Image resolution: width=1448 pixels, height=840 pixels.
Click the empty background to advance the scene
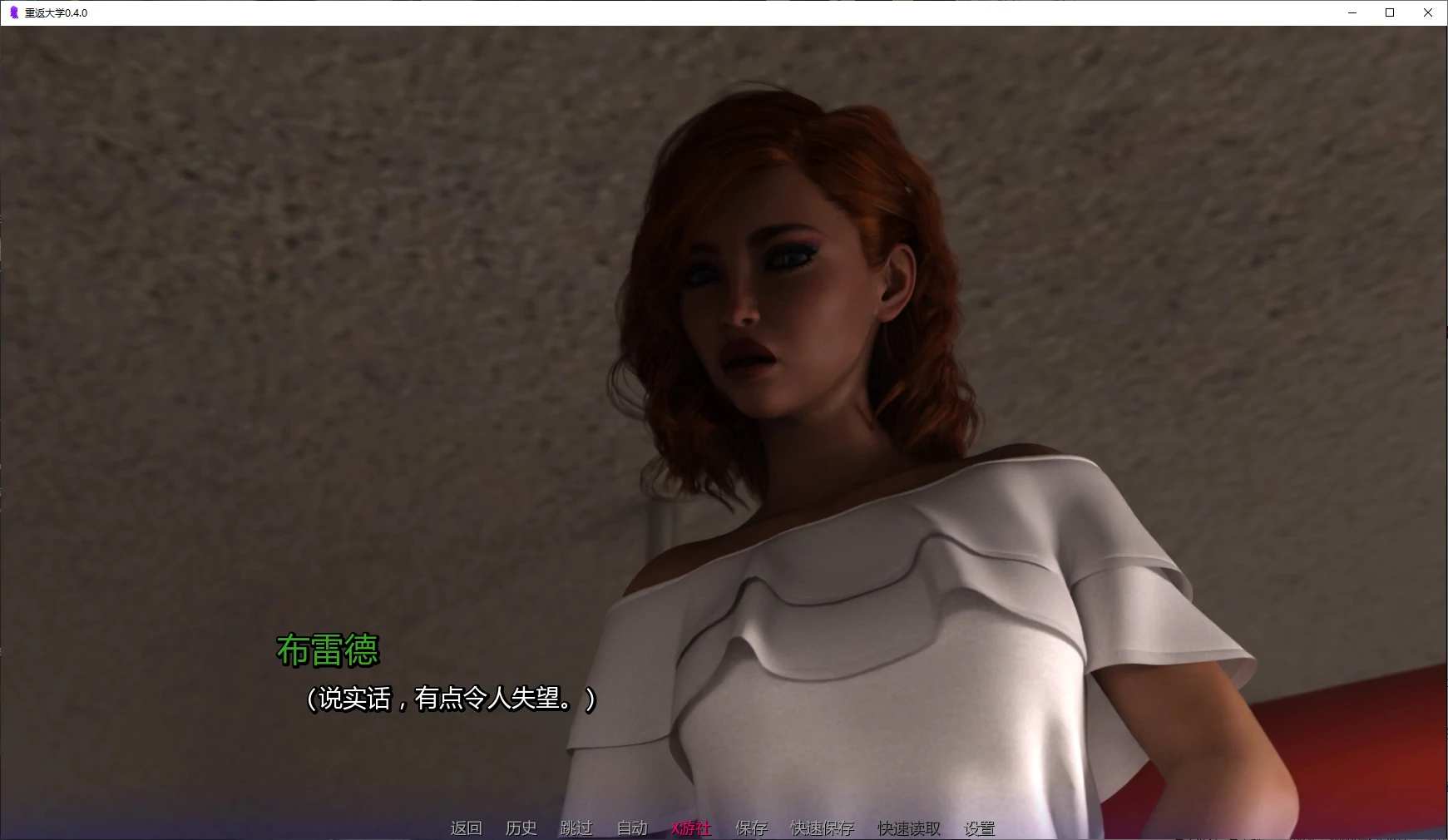click(x=250, y=250)
